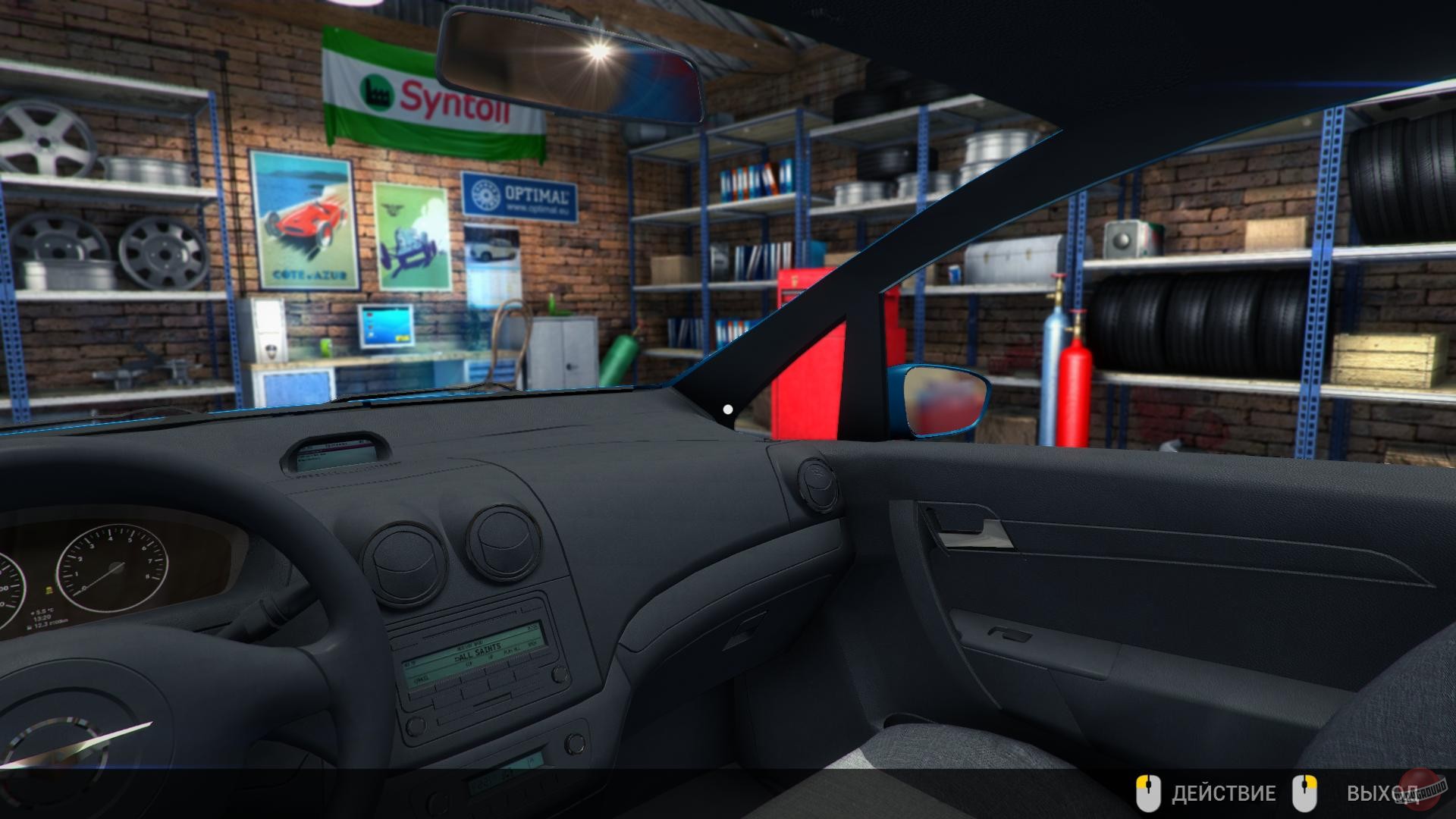Toggle the climate control knob below radio
Screen dimensions: 1456x819
[576, 744]
